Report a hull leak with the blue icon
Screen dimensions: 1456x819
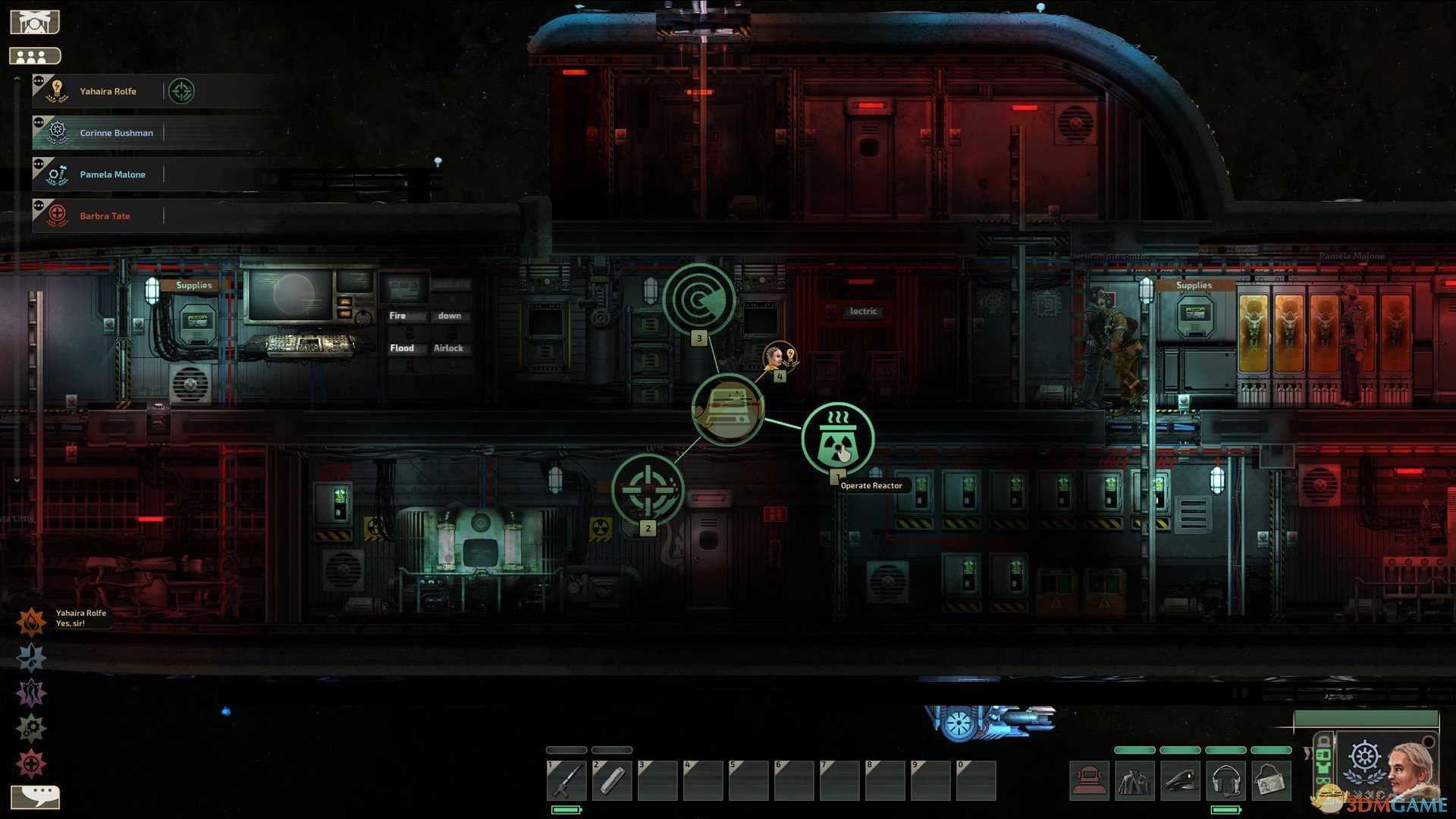pos(31,657)
